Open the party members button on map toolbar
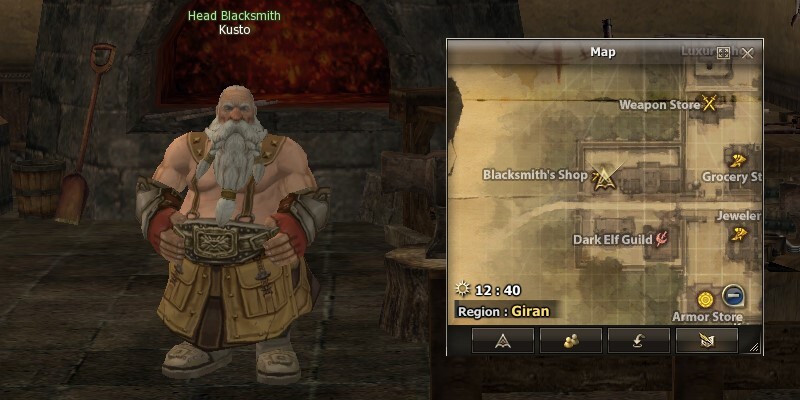Screen dimensions: 800x400 (570, 341)
